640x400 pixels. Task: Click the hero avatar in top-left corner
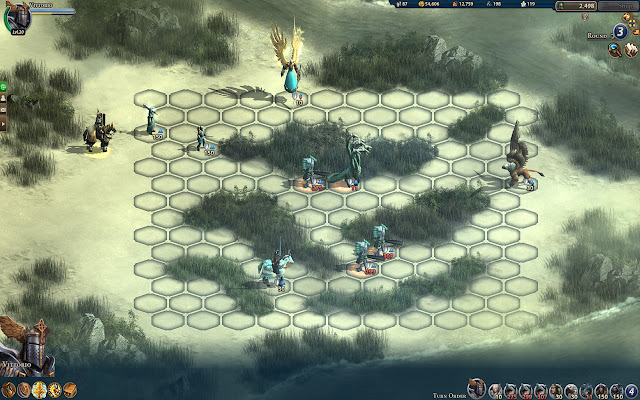(x=18, y=18)
